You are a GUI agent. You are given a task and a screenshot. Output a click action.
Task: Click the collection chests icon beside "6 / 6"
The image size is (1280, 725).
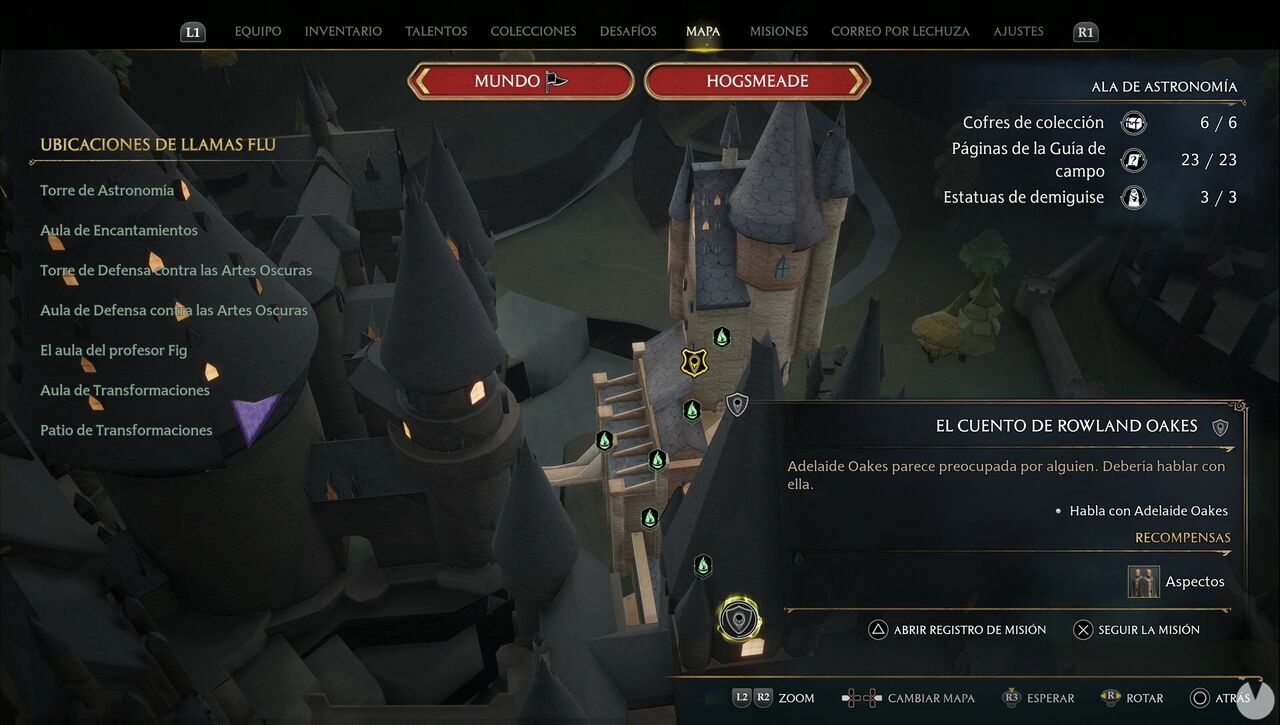pos(1132,122)
